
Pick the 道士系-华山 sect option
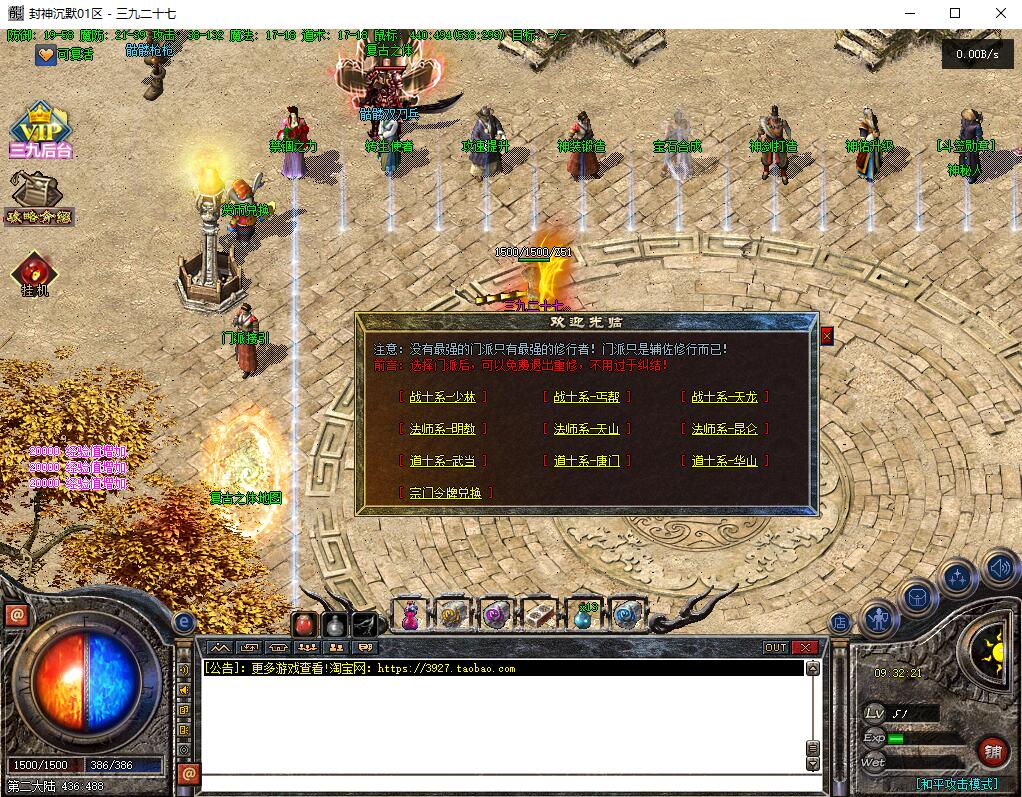(x=725, y=461)
